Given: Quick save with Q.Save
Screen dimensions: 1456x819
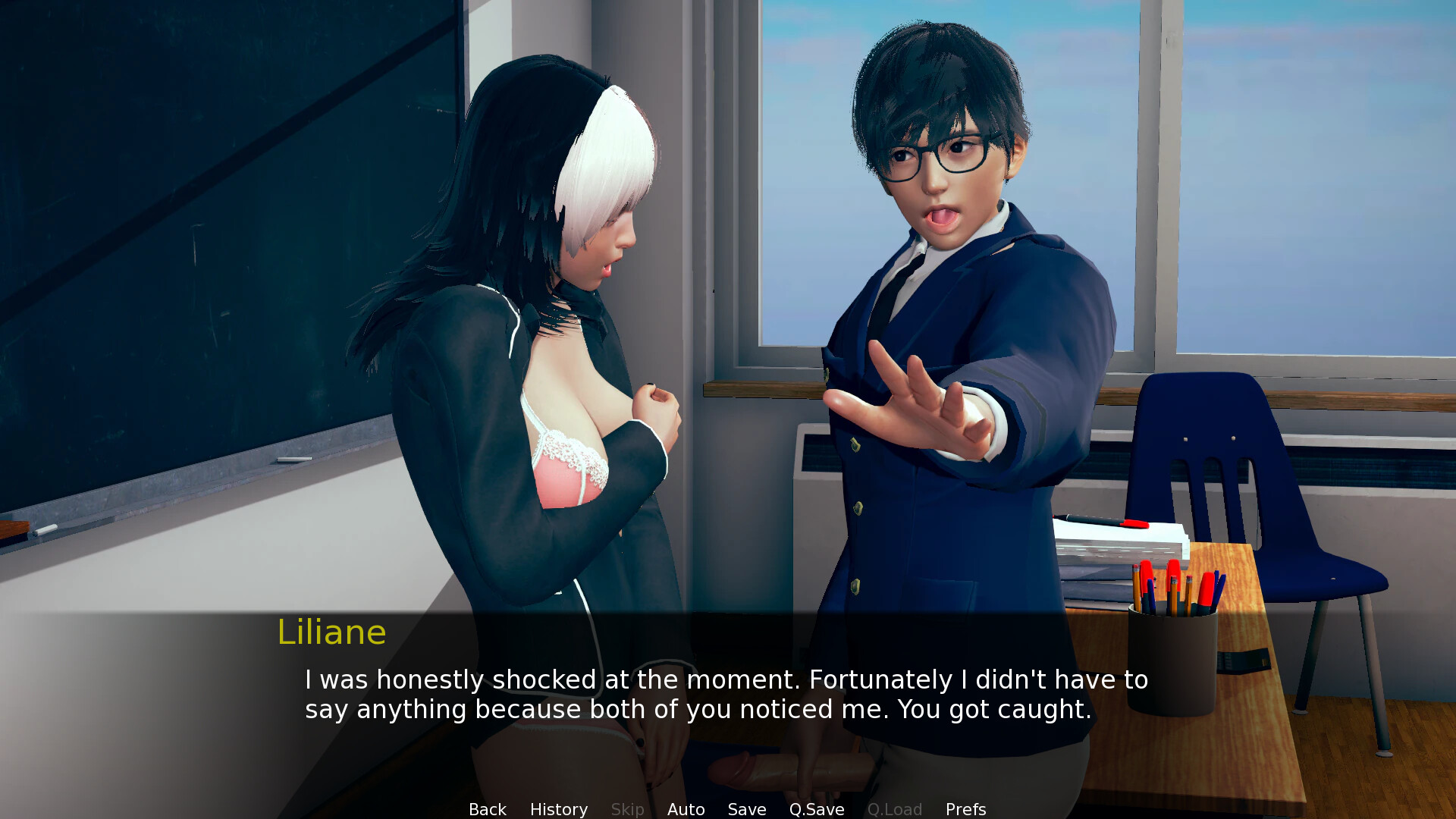Looking at the screenshot, I should pyautogui.click(x=816, y=809).
